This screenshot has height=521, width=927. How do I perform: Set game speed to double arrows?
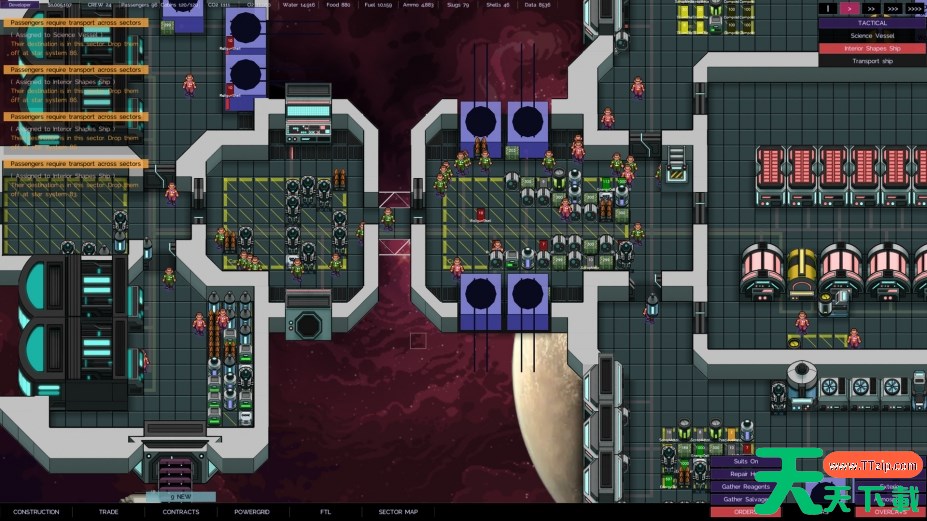coord(871,8)
